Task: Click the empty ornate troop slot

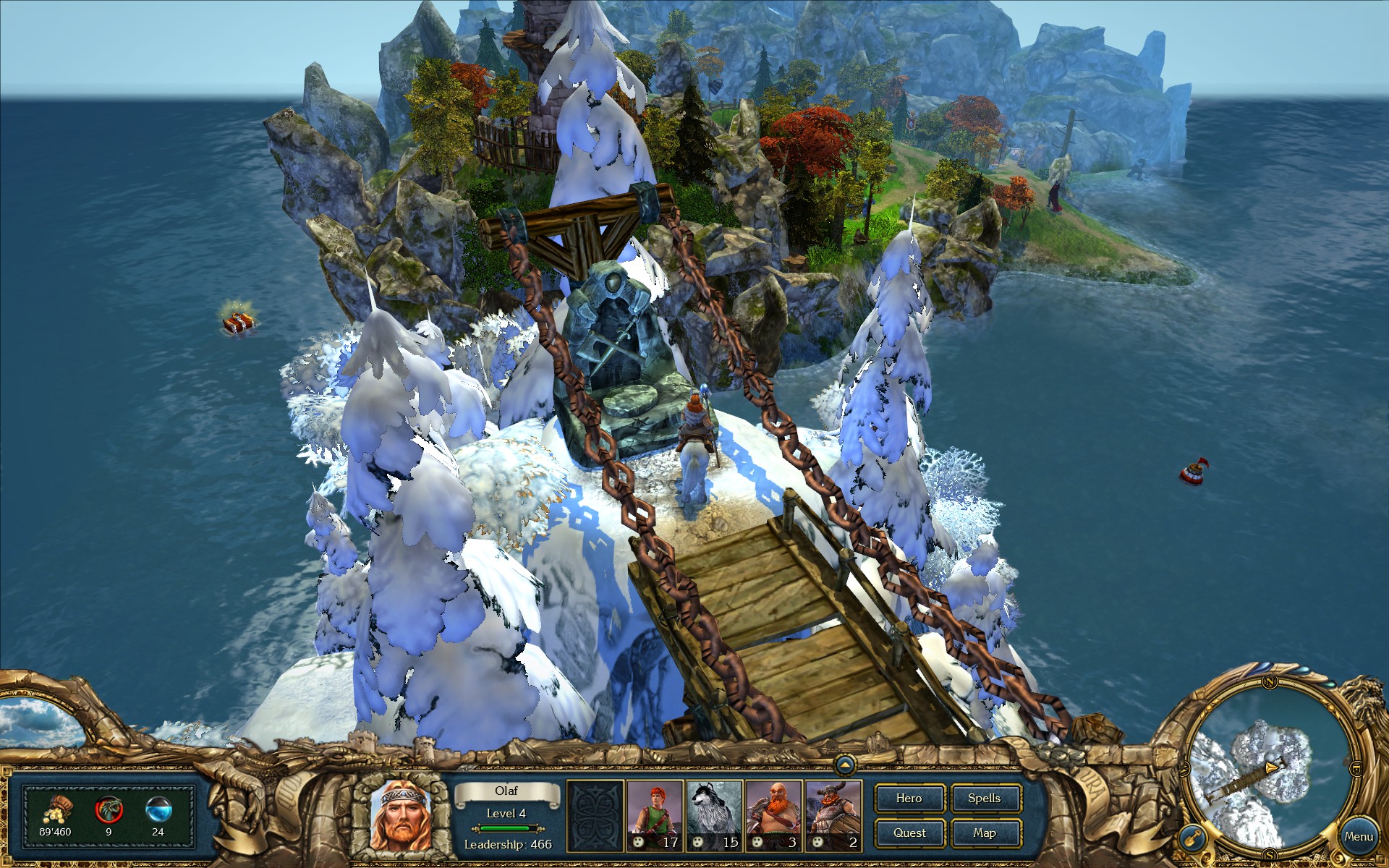Action: click(x=595, y=815)
